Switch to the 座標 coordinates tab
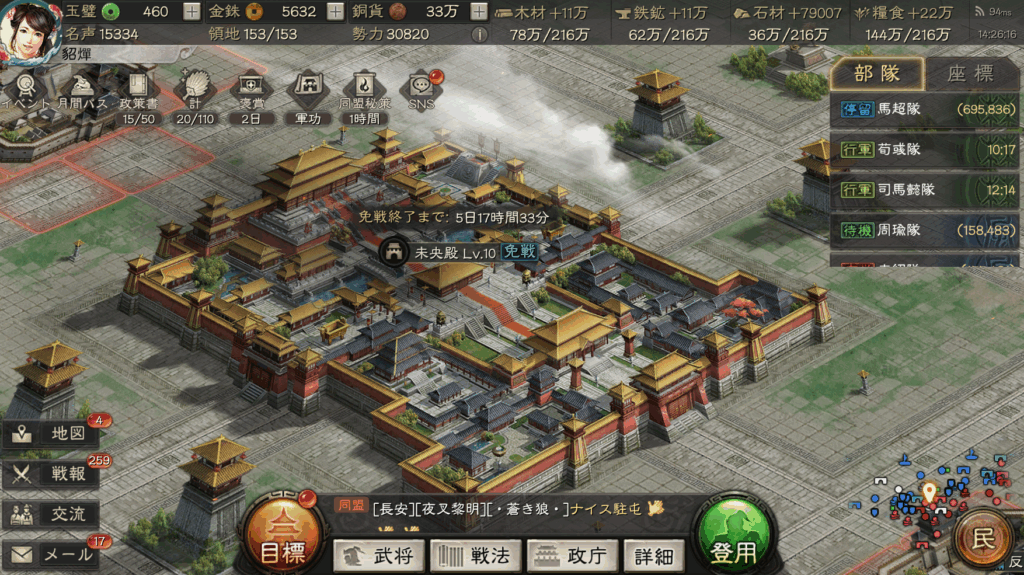The image size is (1024, 575). [x=970, y=73]
